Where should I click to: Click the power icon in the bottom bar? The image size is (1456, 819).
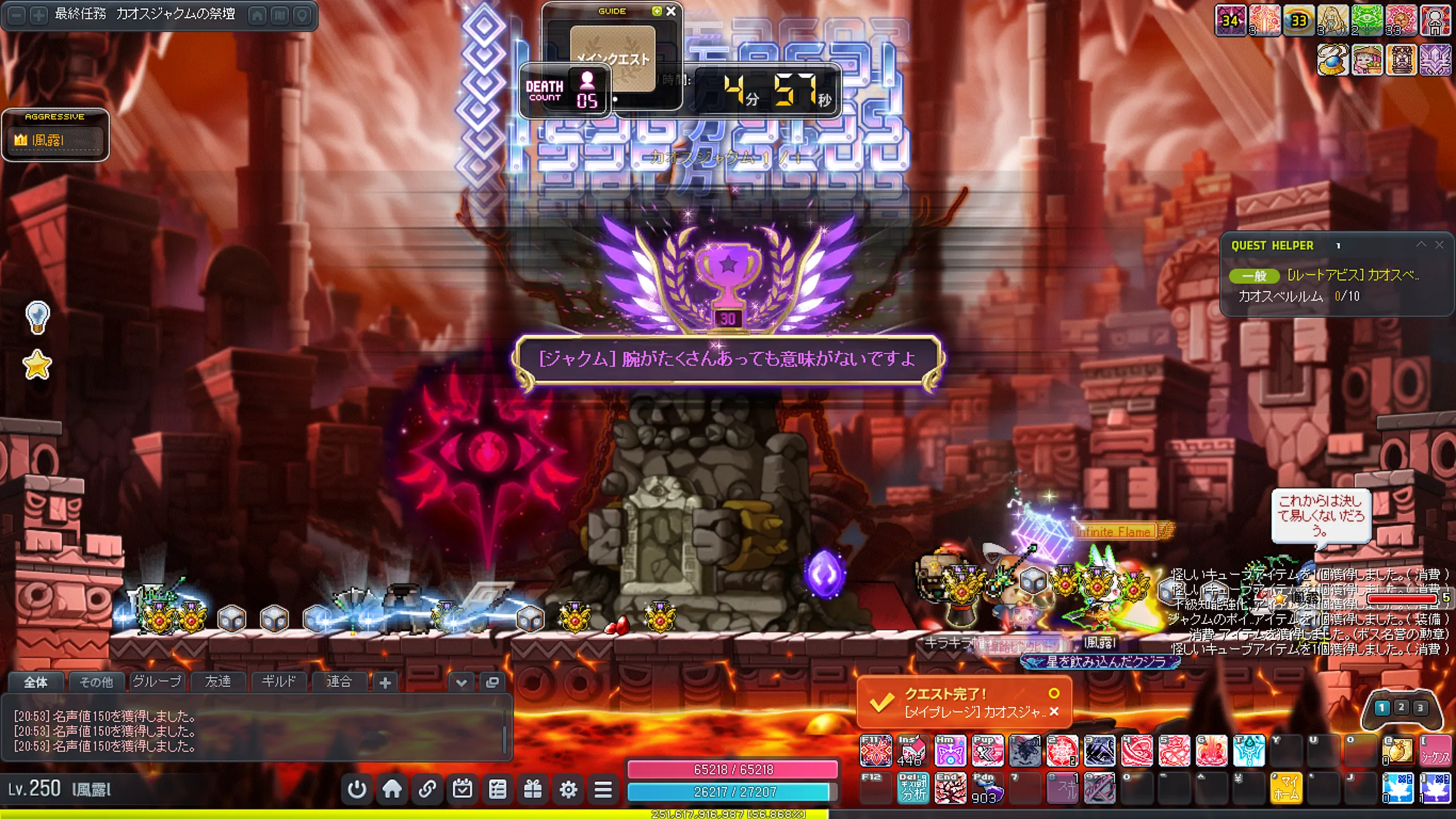(x=357, y=789)
